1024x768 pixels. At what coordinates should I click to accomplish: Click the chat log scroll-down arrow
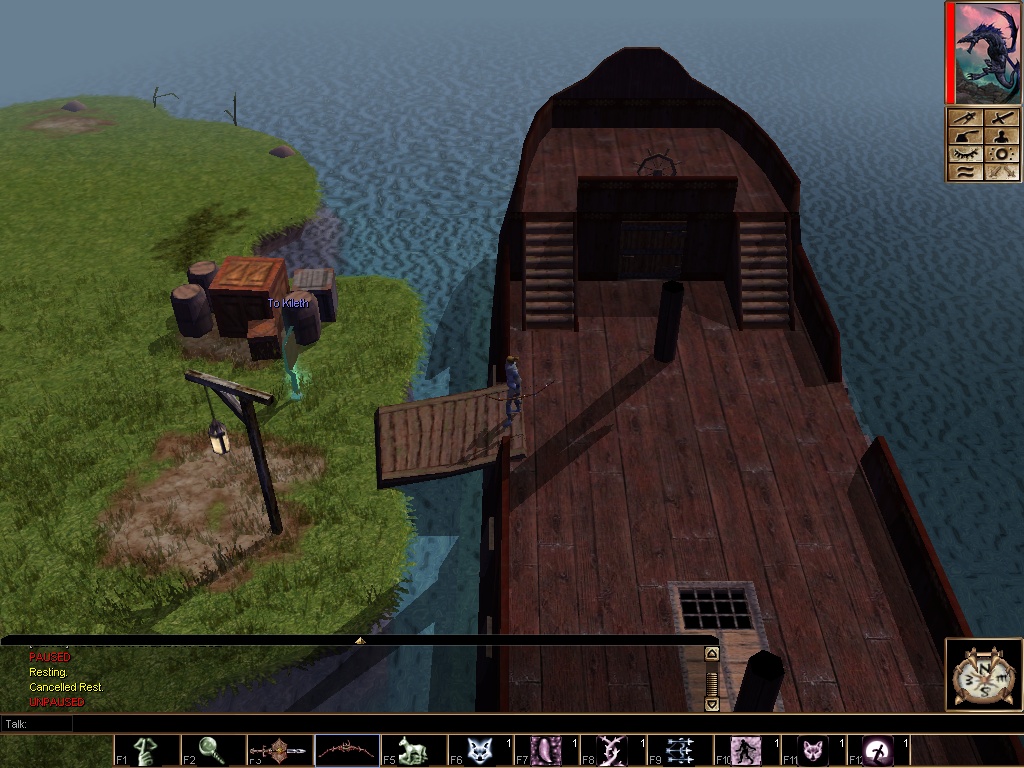point(712,704)
